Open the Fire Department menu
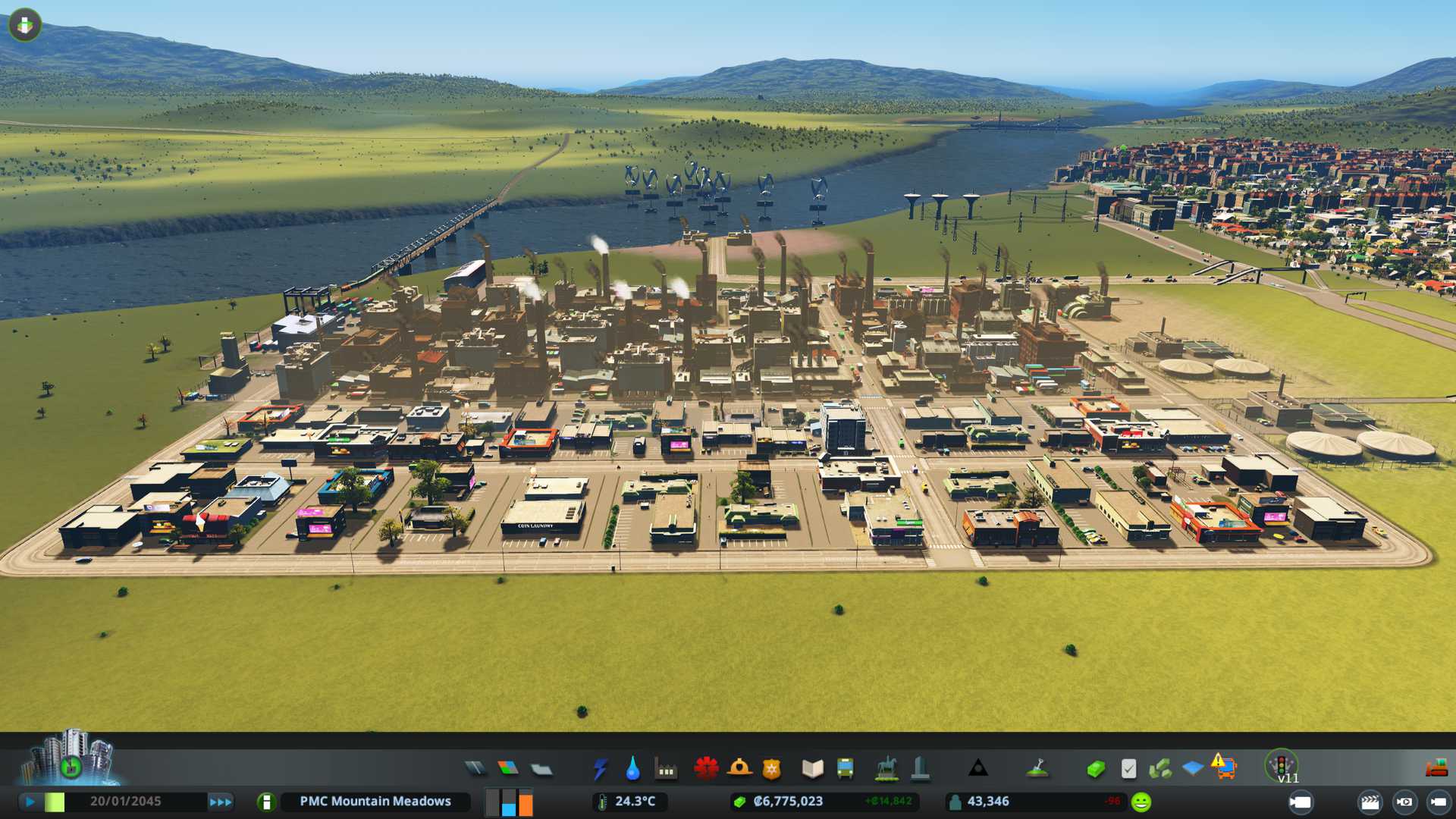 pyautogui.click(x=739, y=769)
